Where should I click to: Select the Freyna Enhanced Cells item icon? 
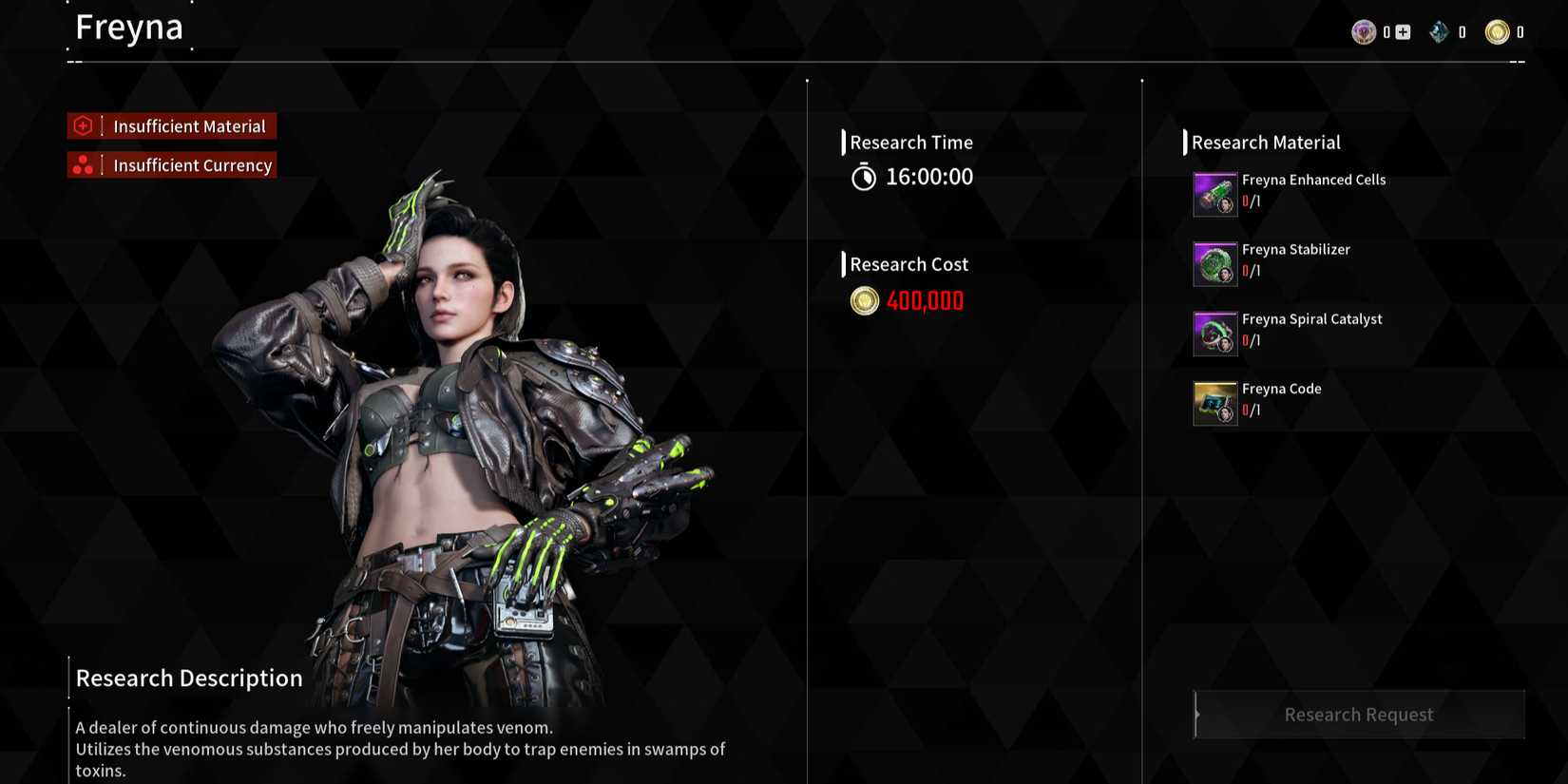[x=1214, y=193]
